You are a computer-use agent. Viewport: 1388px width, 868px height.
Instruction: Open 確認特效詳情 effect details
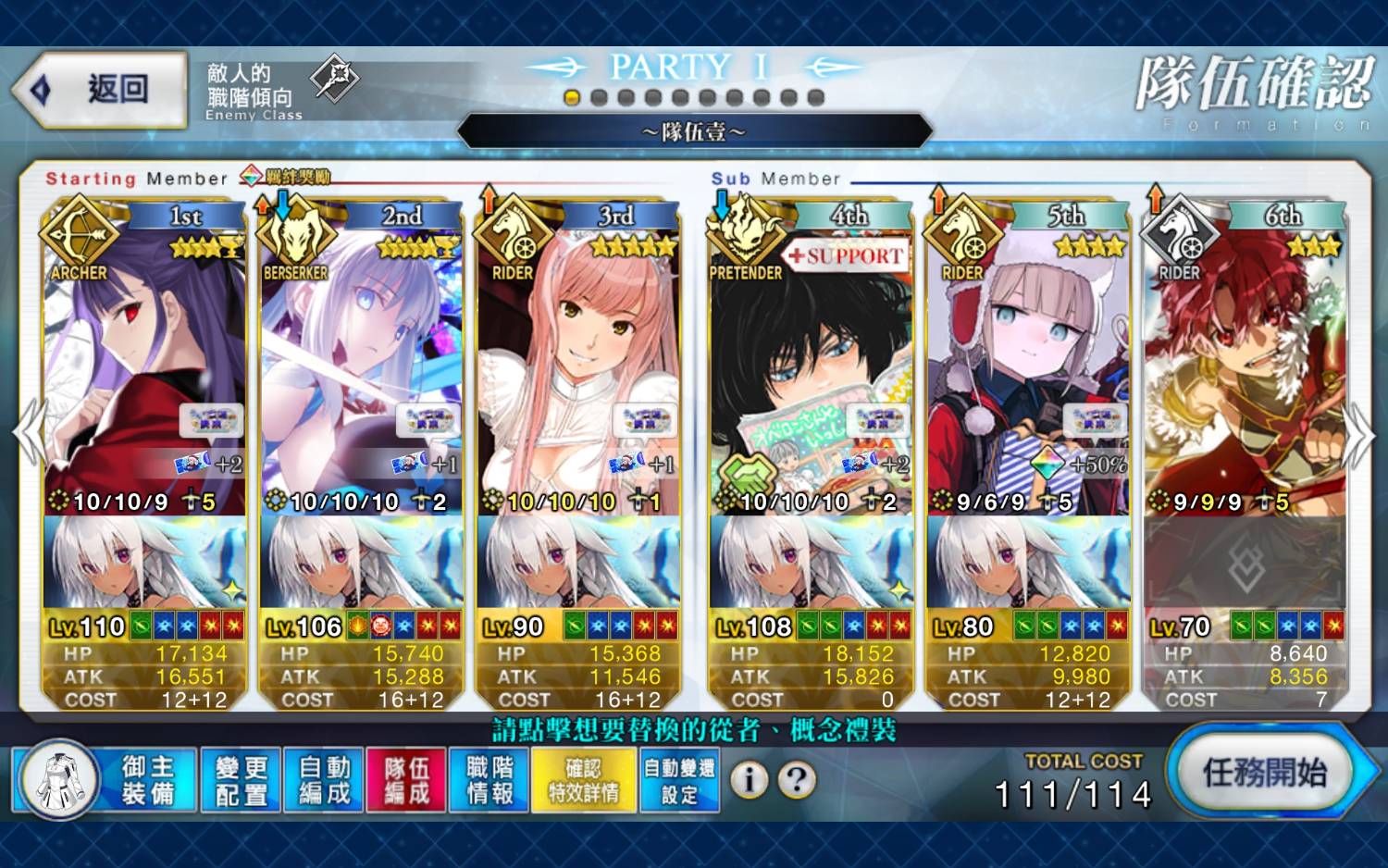click(583, 780)
